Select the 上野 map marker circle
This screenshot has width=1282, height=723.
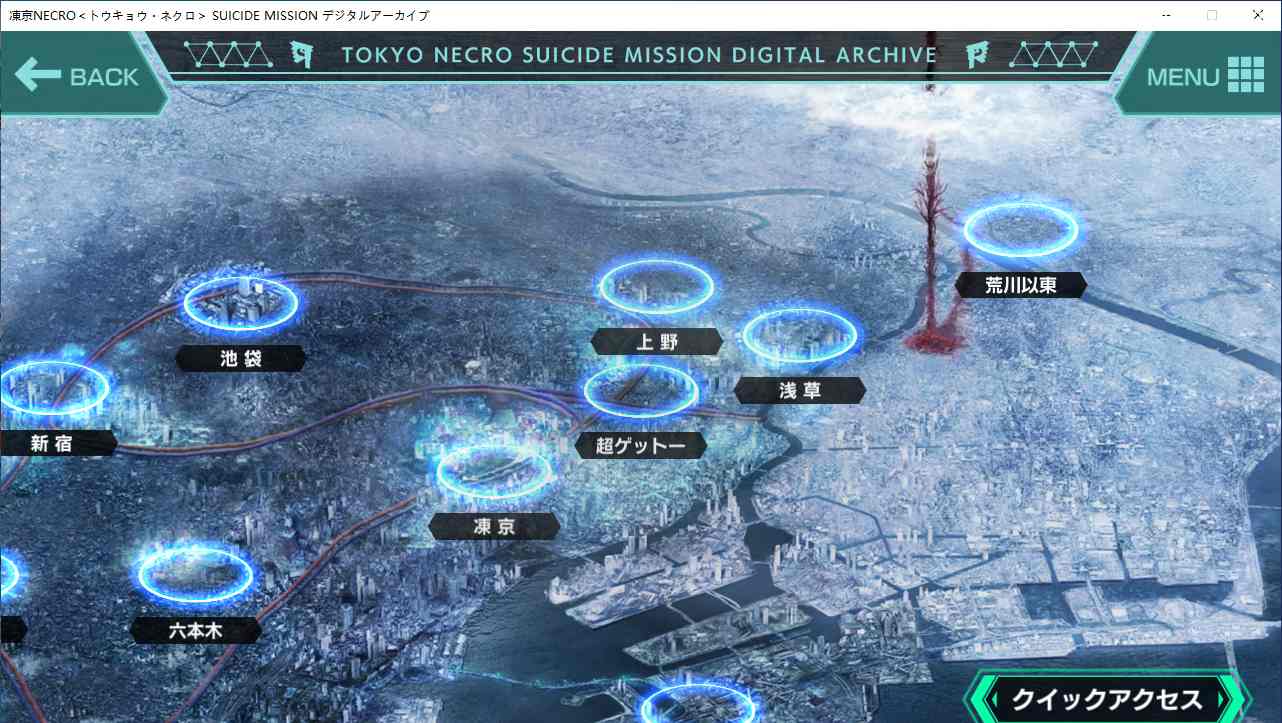[x=656, y=284]
